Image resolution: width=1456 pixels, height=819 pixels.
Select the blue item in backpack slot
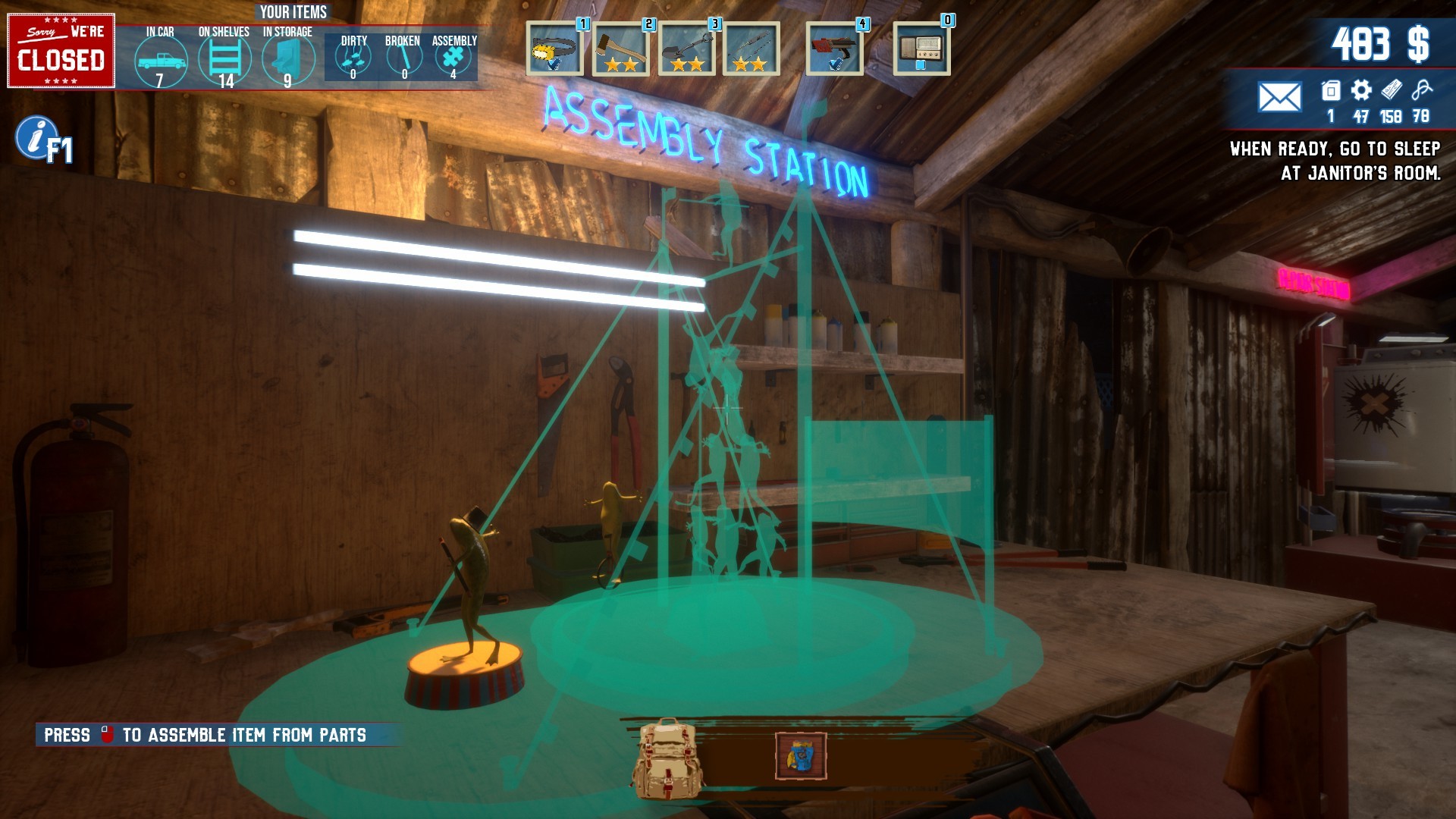pos(801,756)
